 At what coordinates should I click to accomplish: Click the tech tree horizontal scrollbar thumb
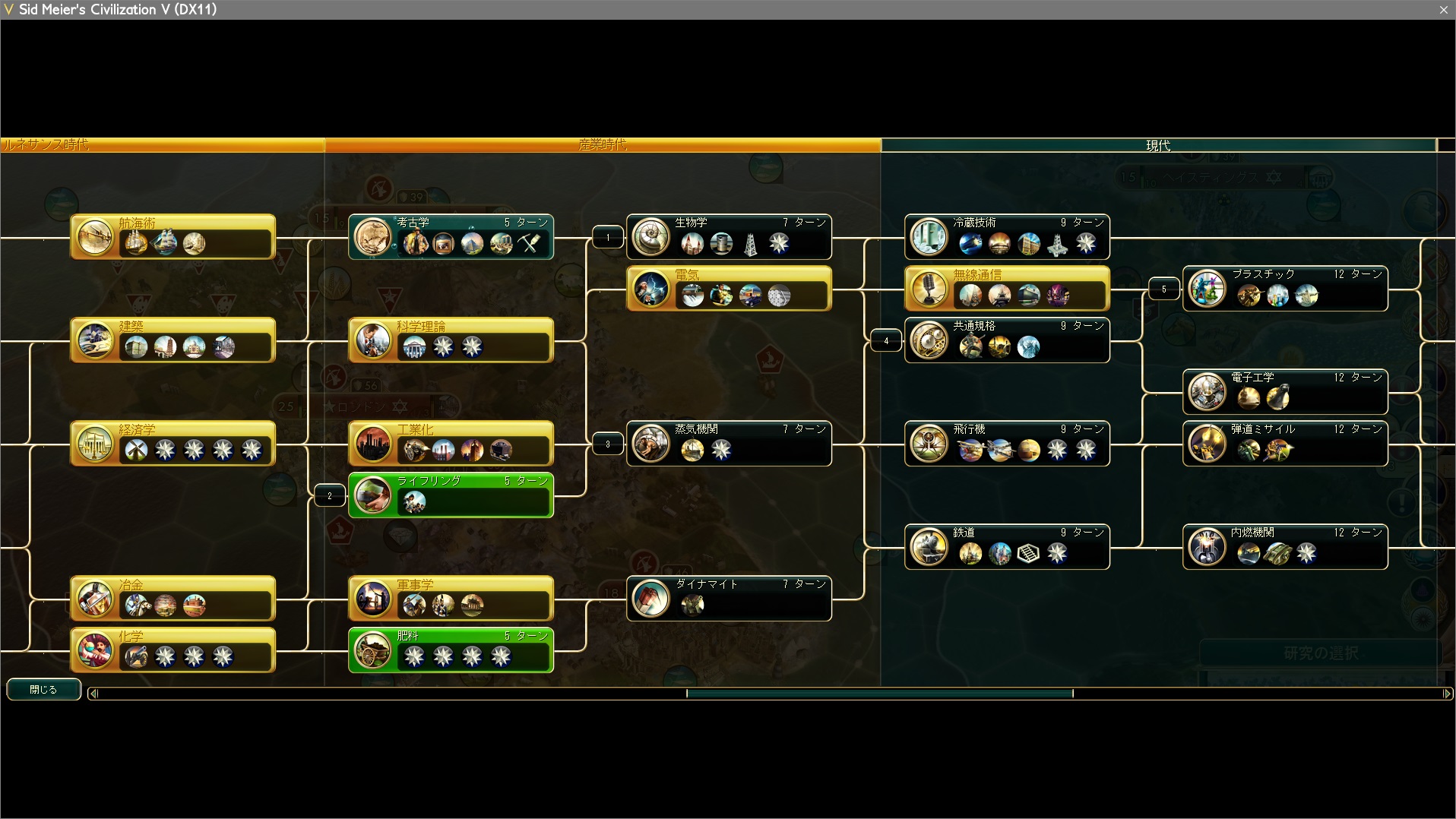pyautogui.click(x=879, y=693)
